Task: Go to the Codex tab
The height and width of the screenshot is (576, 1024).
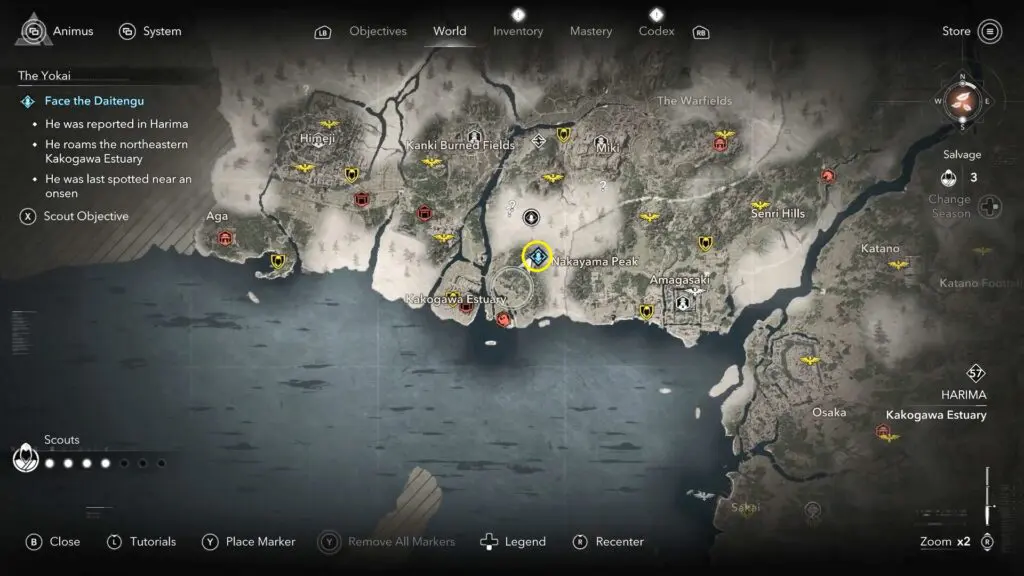Action: pos(655,31)
